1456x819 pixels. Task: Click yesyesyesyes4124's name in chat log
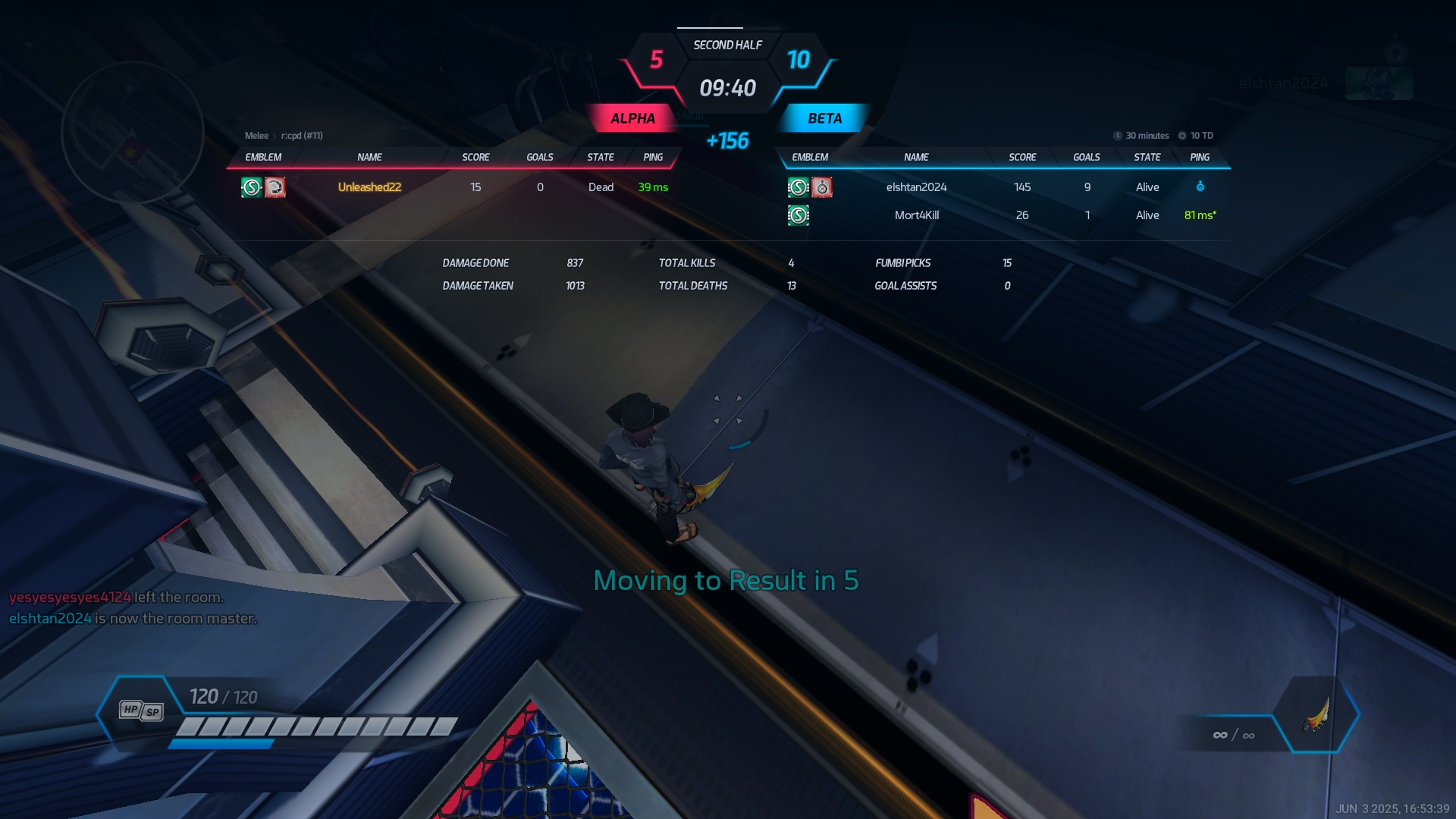(x=70, y=598)
